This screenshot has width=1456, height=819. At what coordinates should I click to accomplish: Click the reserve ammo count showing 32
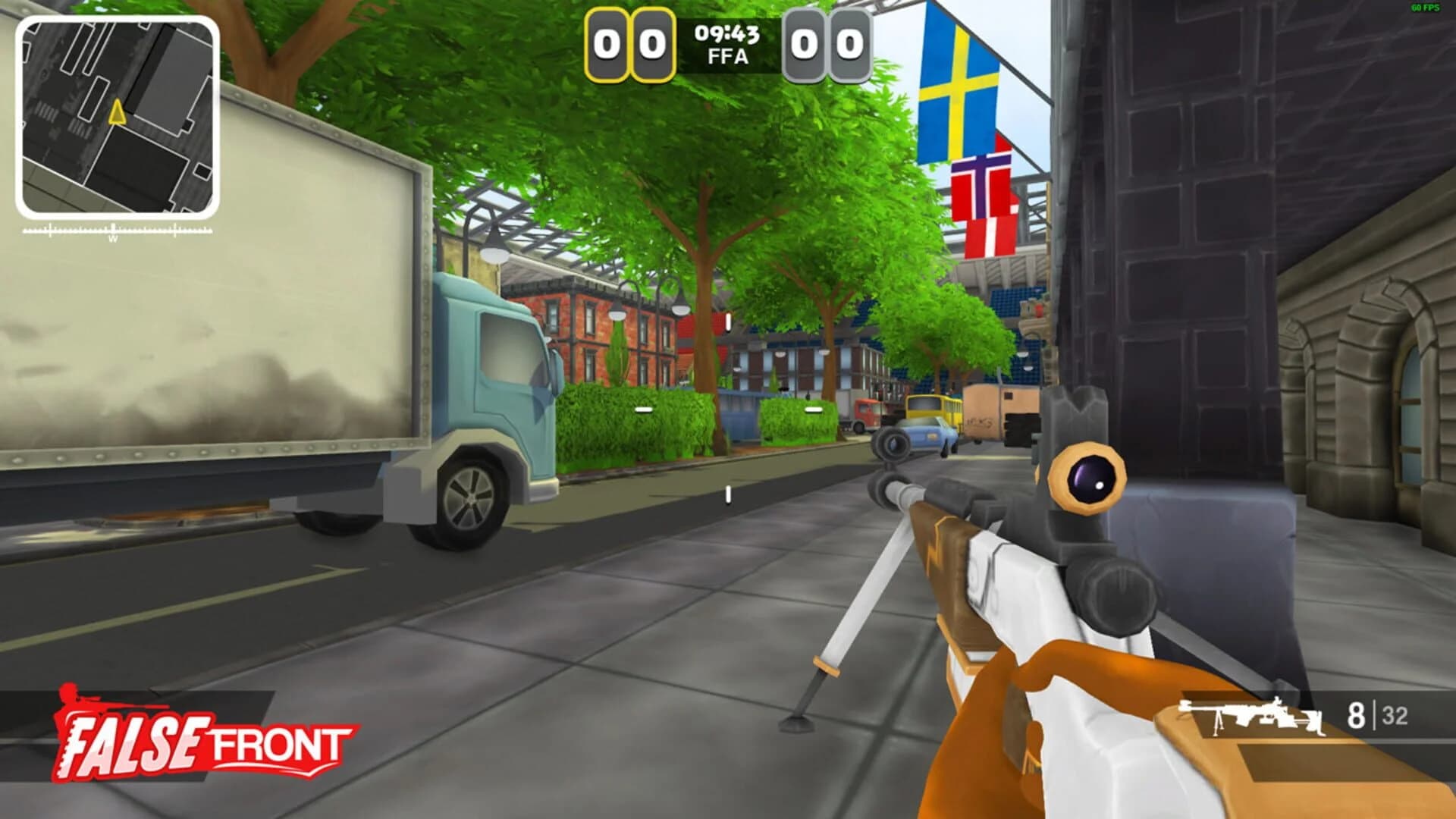[1395, 713]
